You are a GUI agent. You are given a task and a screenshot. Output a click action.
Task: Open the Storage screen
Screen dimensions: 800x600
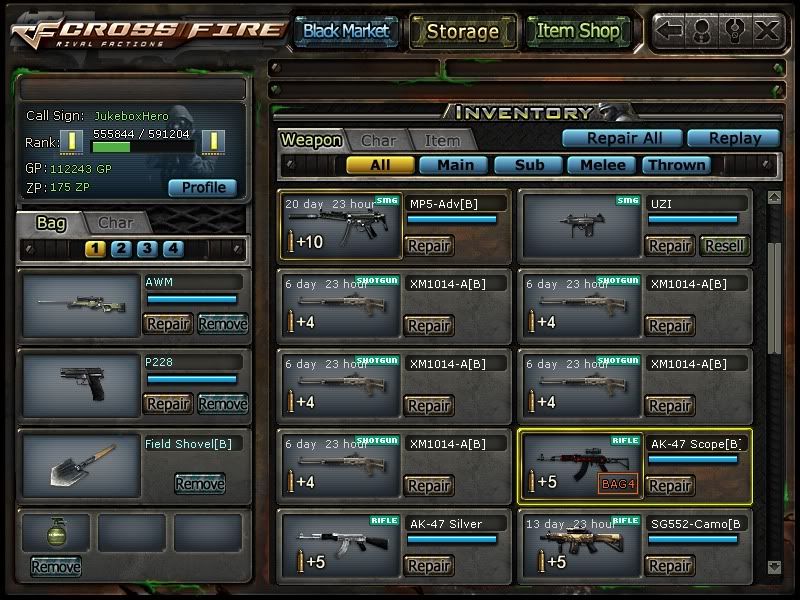point(462,31)
